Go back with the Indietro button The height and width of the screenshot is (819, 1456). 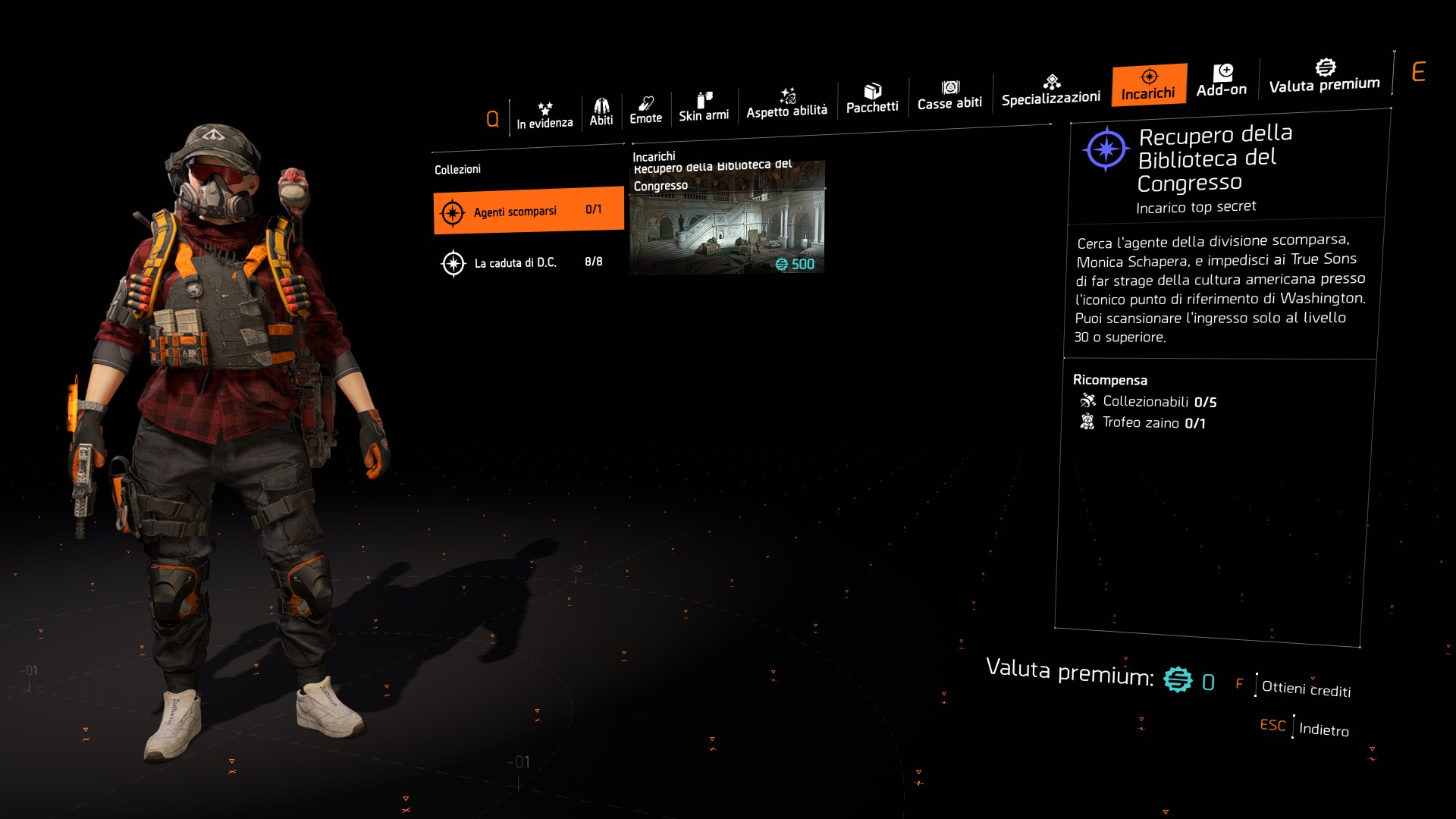point(1323,729)
